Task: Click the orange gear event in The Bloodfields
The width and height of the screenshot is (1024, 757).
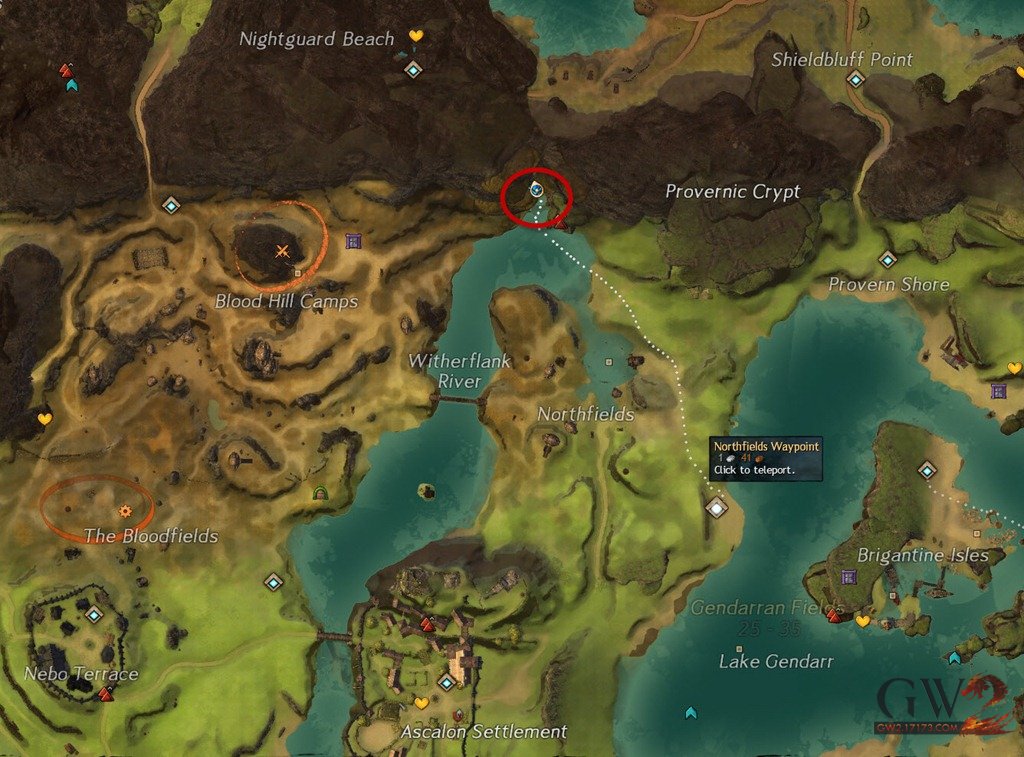Action: pyautogui.click(x=125, y=511)
